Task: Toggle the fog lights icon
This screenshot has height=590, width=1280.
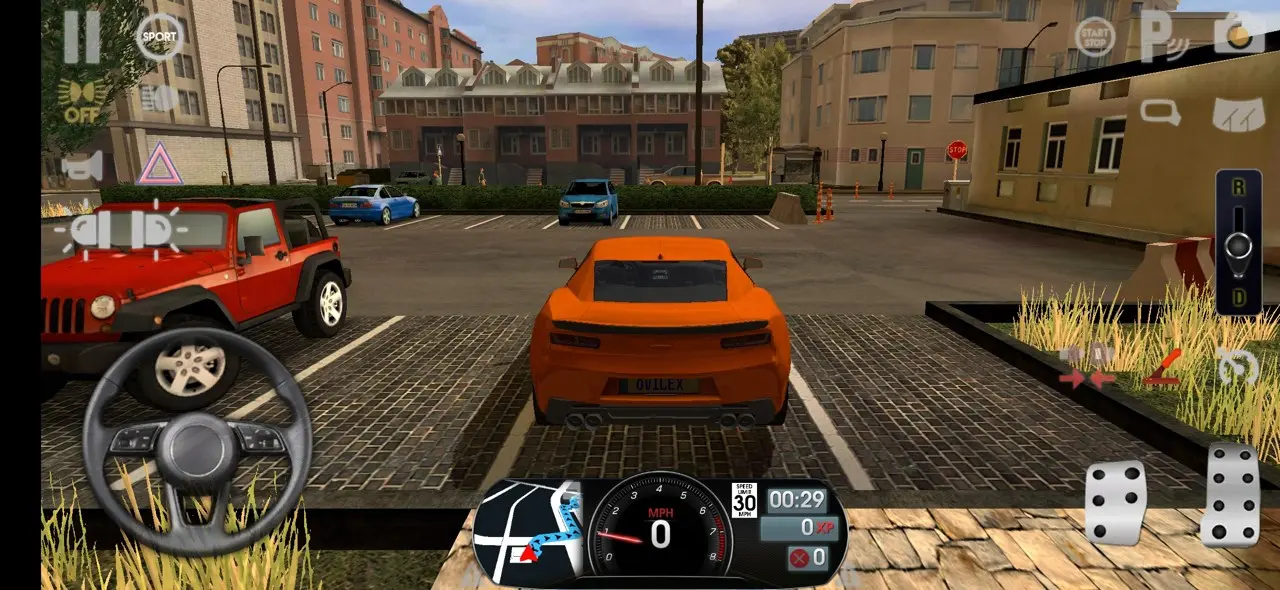Action: [x=160, y=98]
